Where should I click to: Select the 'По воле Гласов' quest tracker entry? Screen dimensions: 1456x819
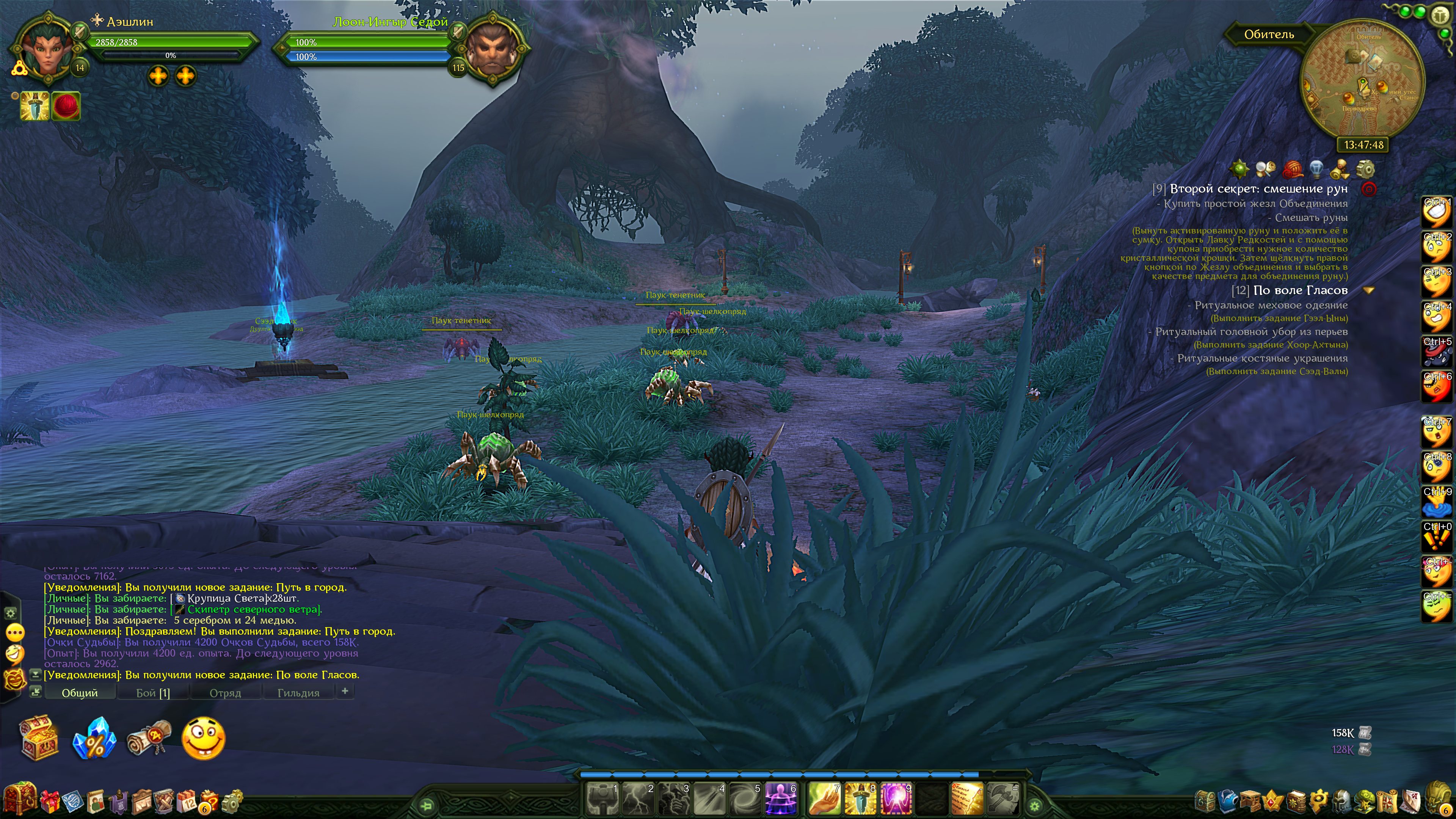pyautogui.click(x=1300, y=290)
